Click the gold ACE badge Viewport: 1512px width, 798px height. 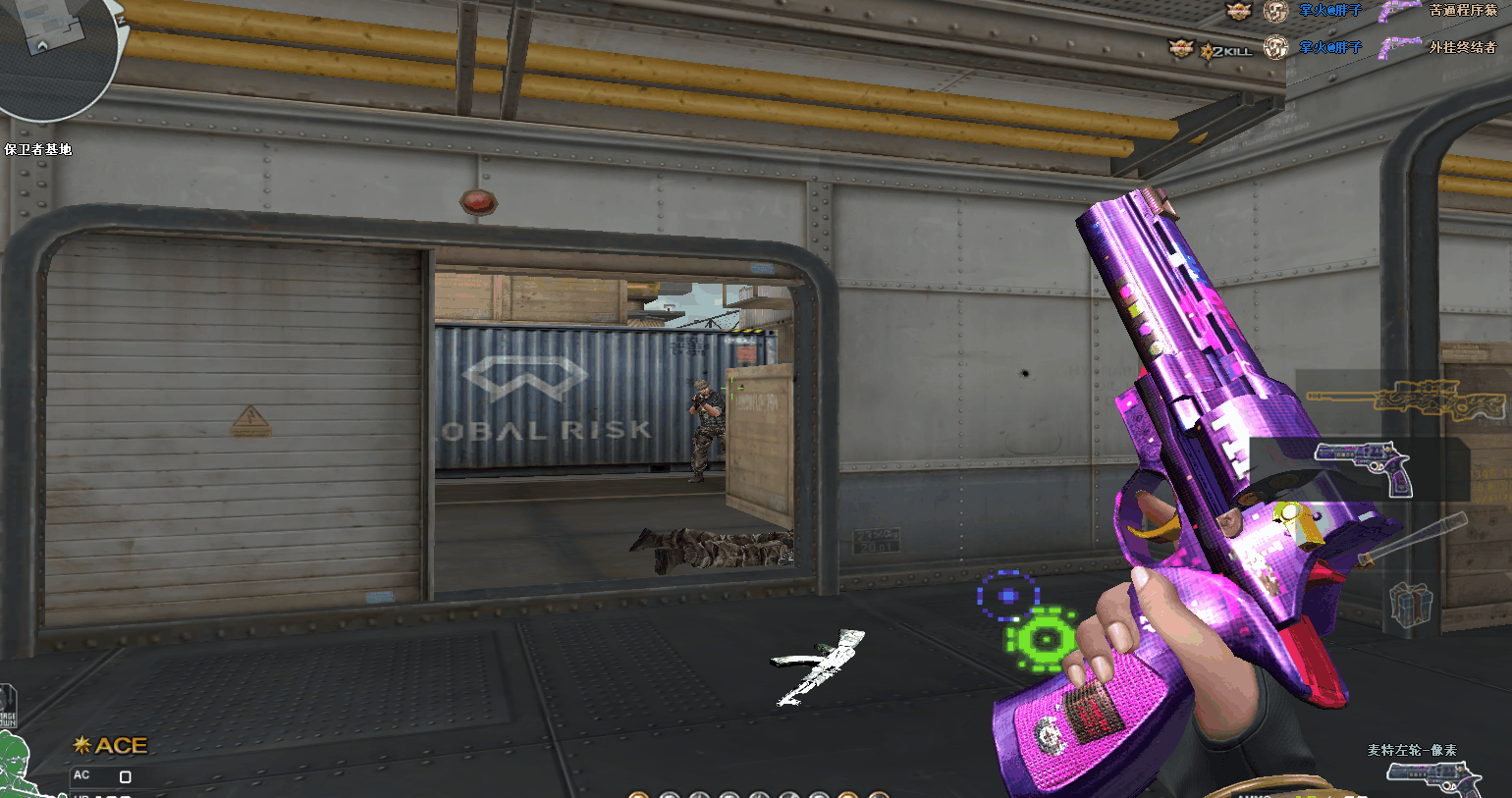(111, 746)
